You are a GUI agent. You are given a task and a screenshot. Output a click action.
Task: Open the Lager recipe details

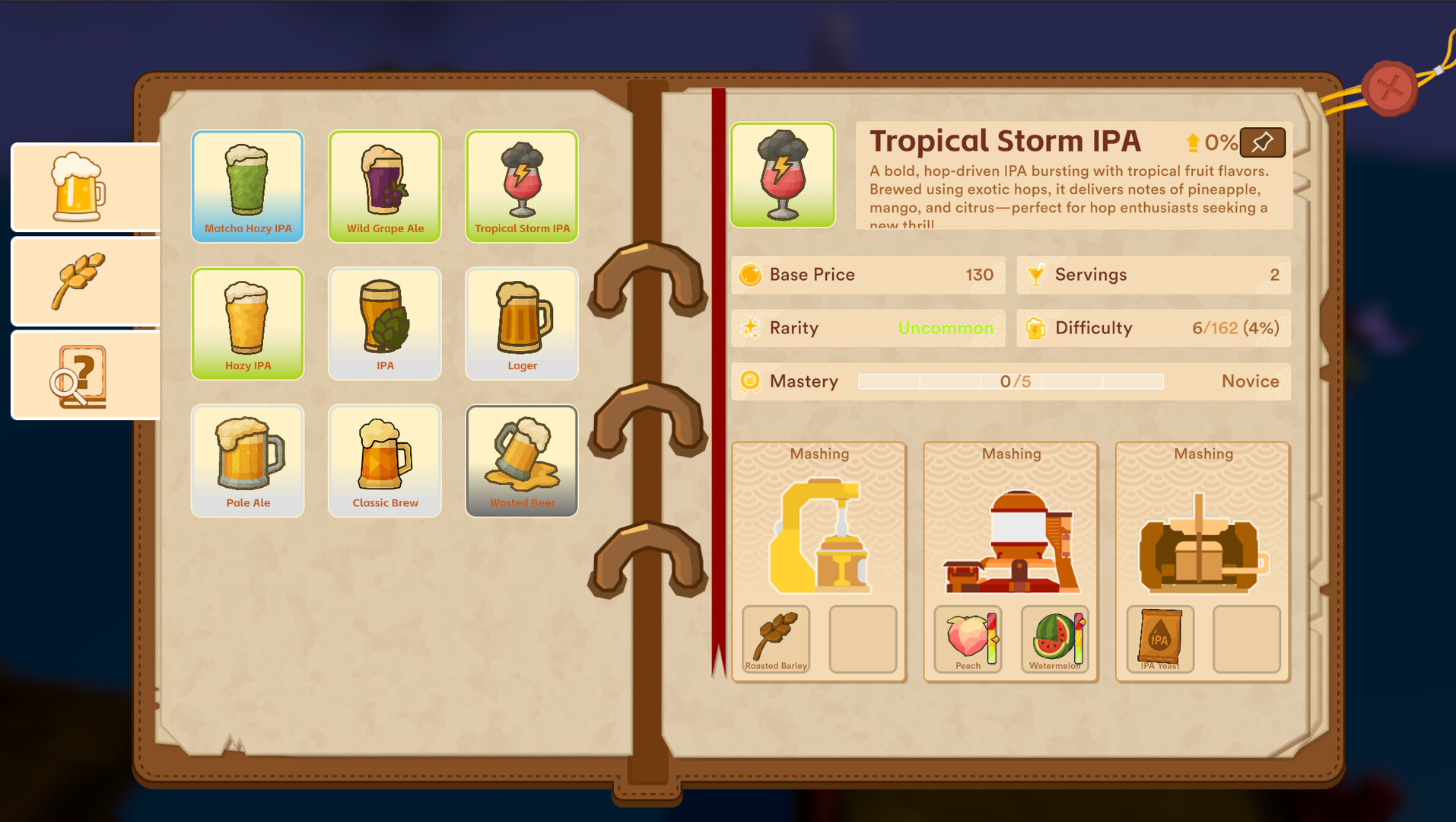pyautogui.click(x=521, y=323)
